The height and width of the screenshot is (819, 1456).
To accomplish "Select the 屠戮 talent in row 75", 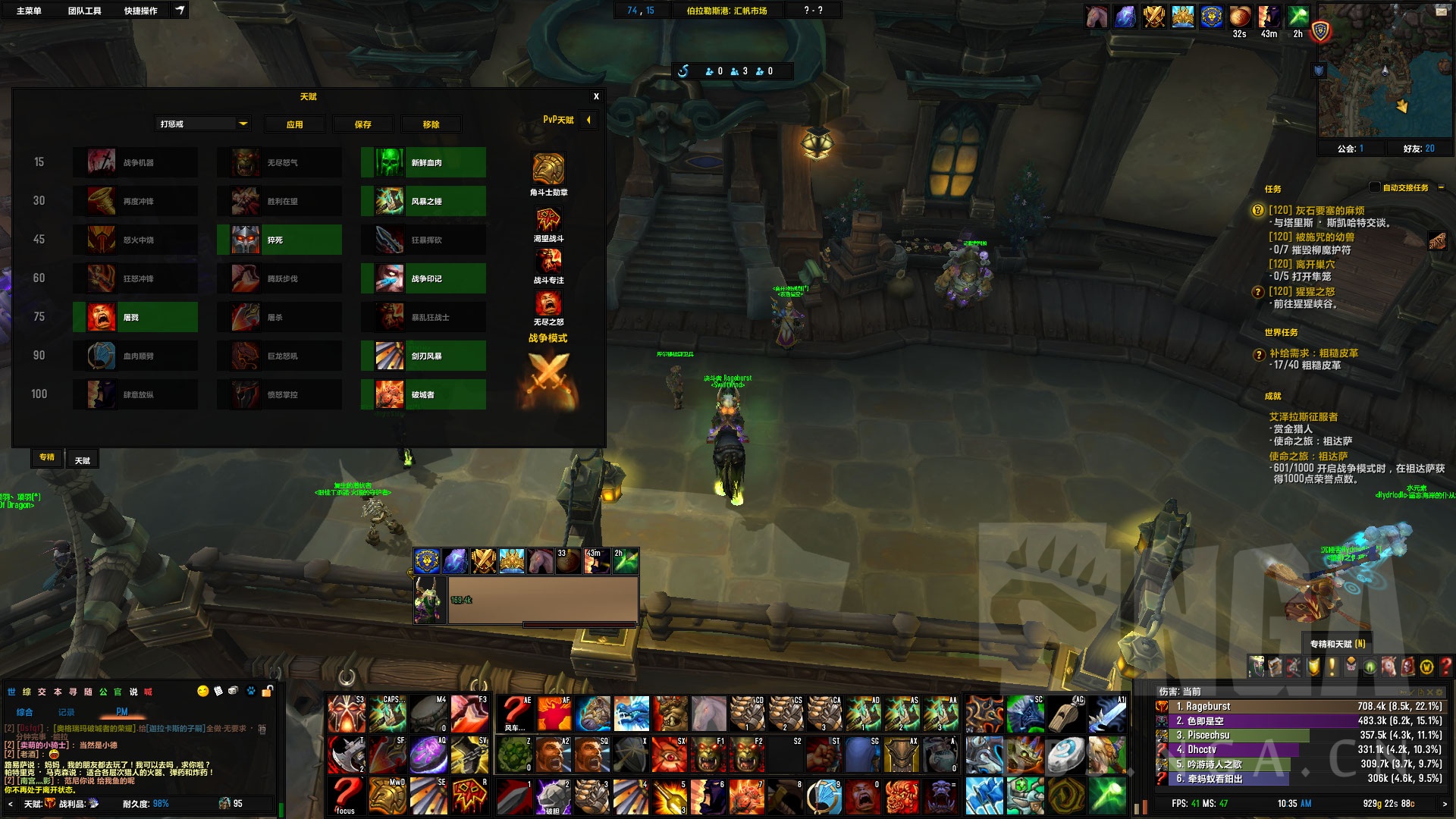I will (x=135, y=317).
